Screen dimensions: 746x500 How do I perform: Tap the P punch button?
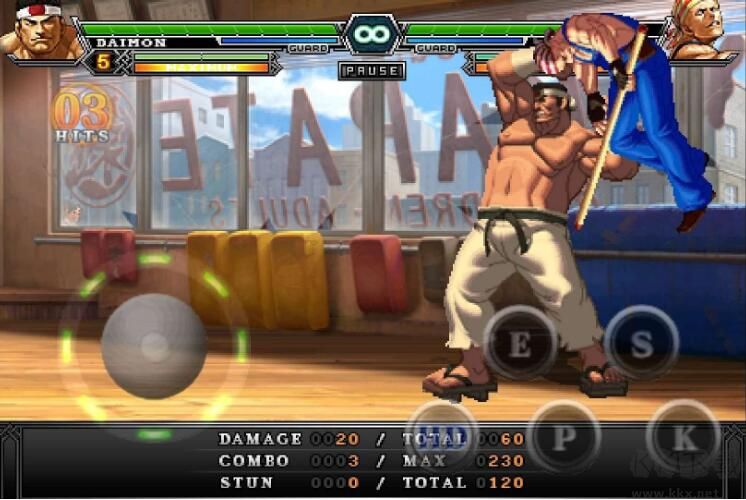563,436
